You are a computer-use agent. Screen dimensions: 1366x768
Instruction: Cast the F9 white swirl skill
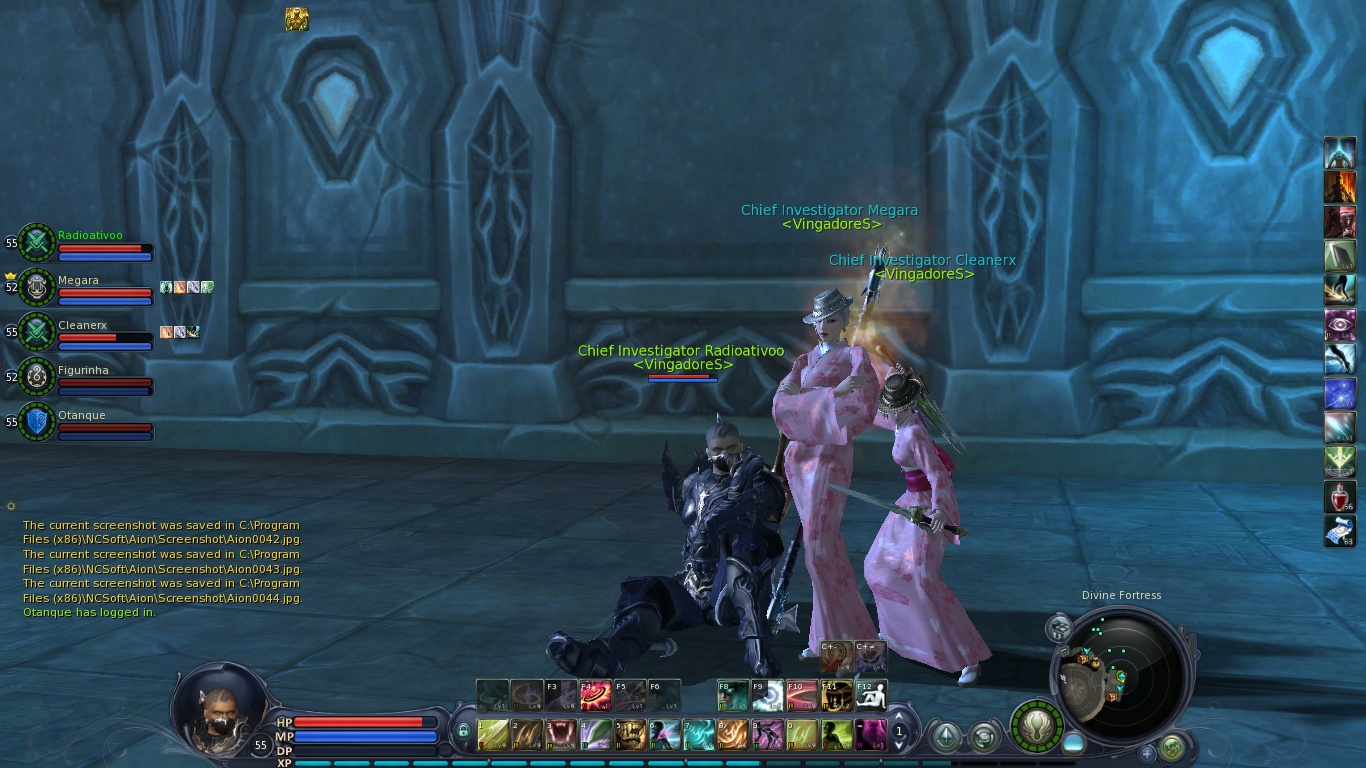(x=768, y=695)
